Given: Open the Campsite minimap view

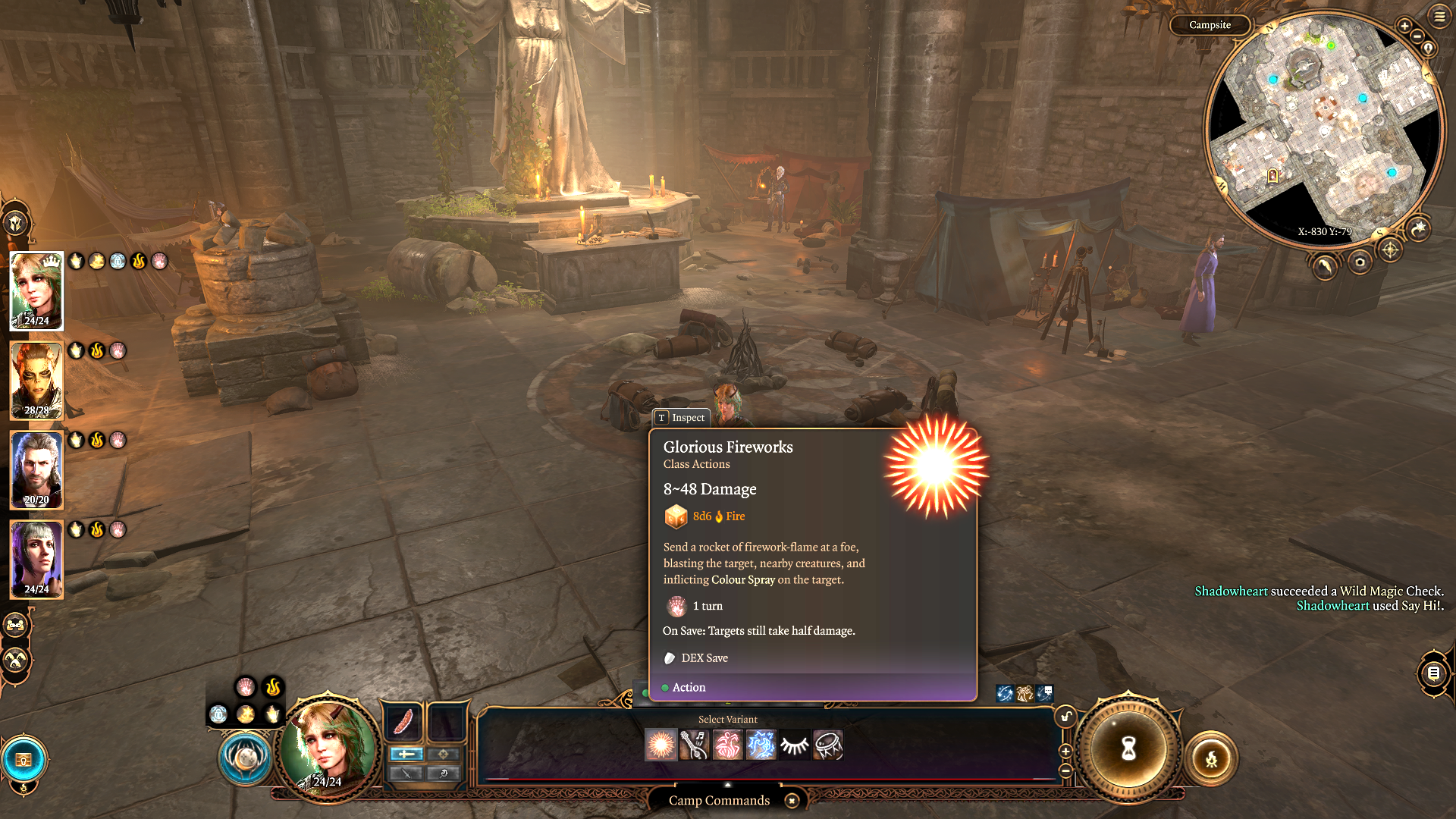Looking at the screenshot, I should [x=1210, y=25].
